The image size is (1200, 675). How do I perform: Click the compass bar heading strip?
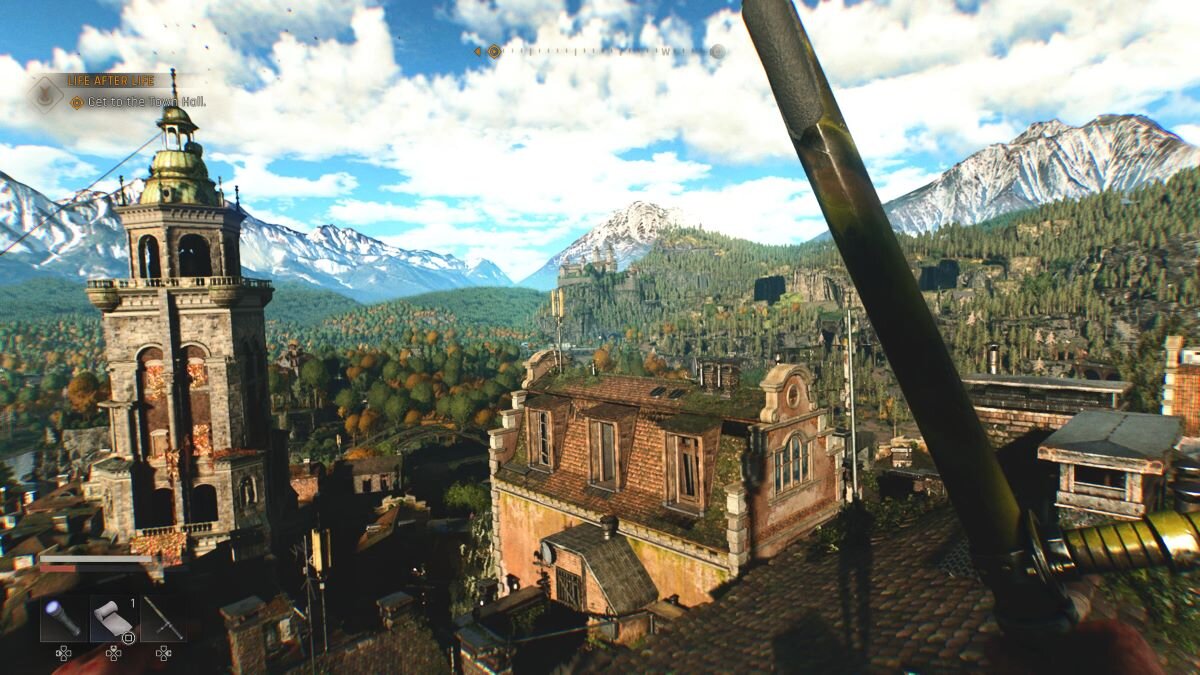(600, 51)
